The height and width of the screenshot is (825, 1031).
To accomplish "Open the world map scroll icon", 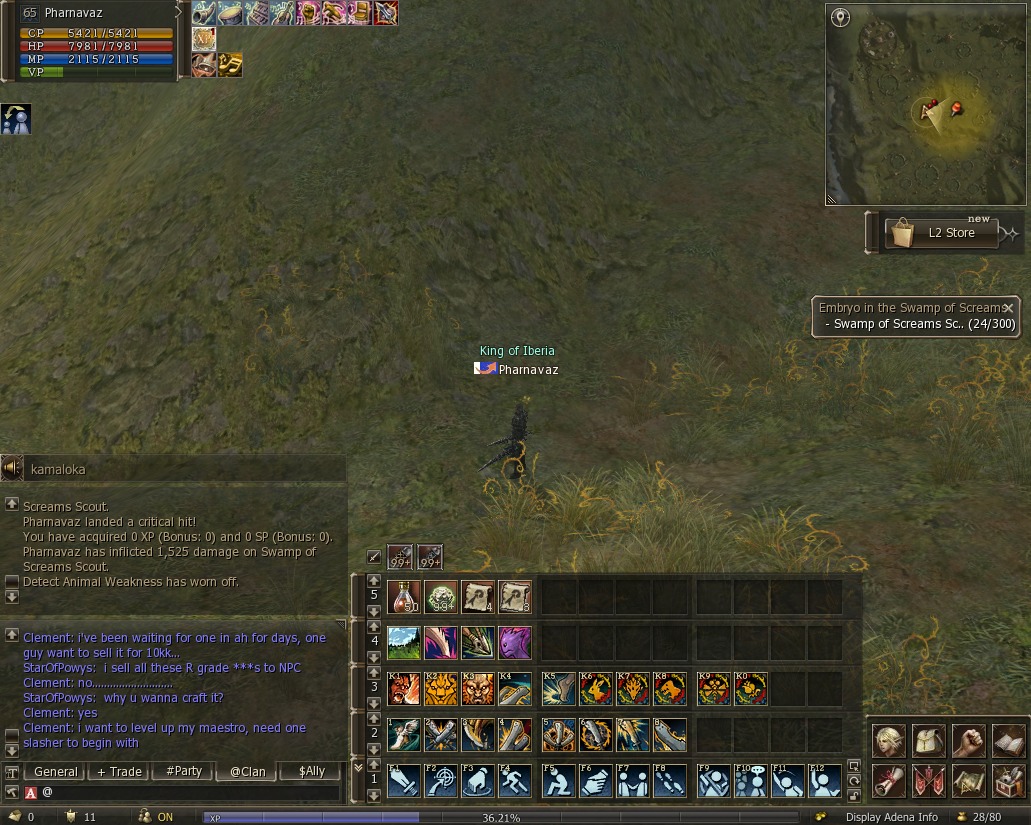I will click(968, 779).
